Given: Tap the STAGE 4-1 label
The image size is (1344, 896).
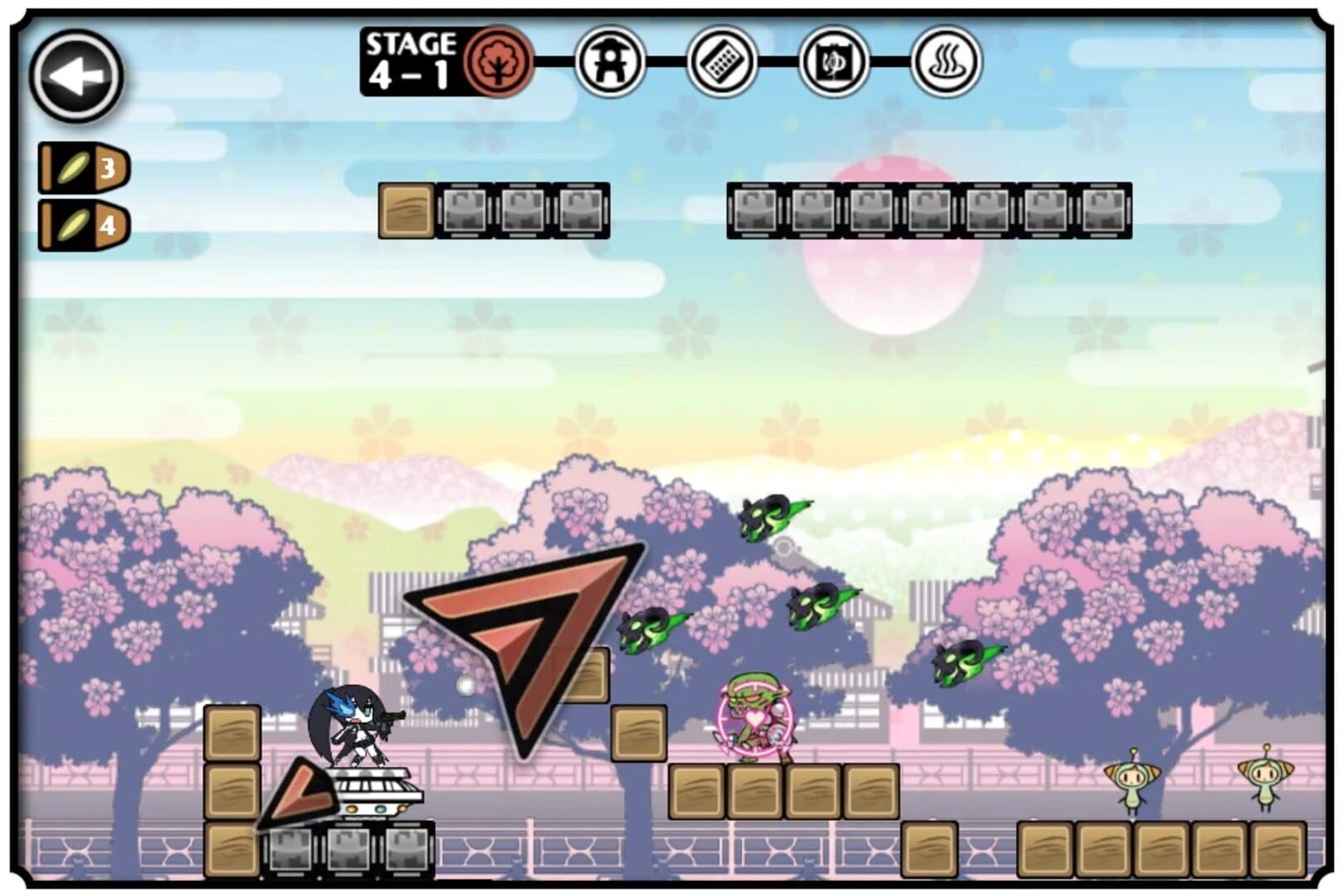Looking at the screenshot, I should tap(411, 61).
